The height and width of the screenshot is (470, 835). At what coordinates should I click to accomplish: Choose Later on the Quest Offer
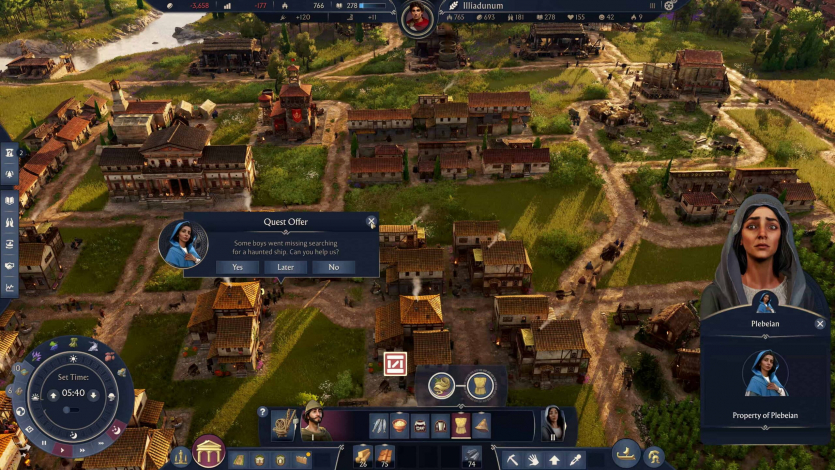[x=286, y=267]
